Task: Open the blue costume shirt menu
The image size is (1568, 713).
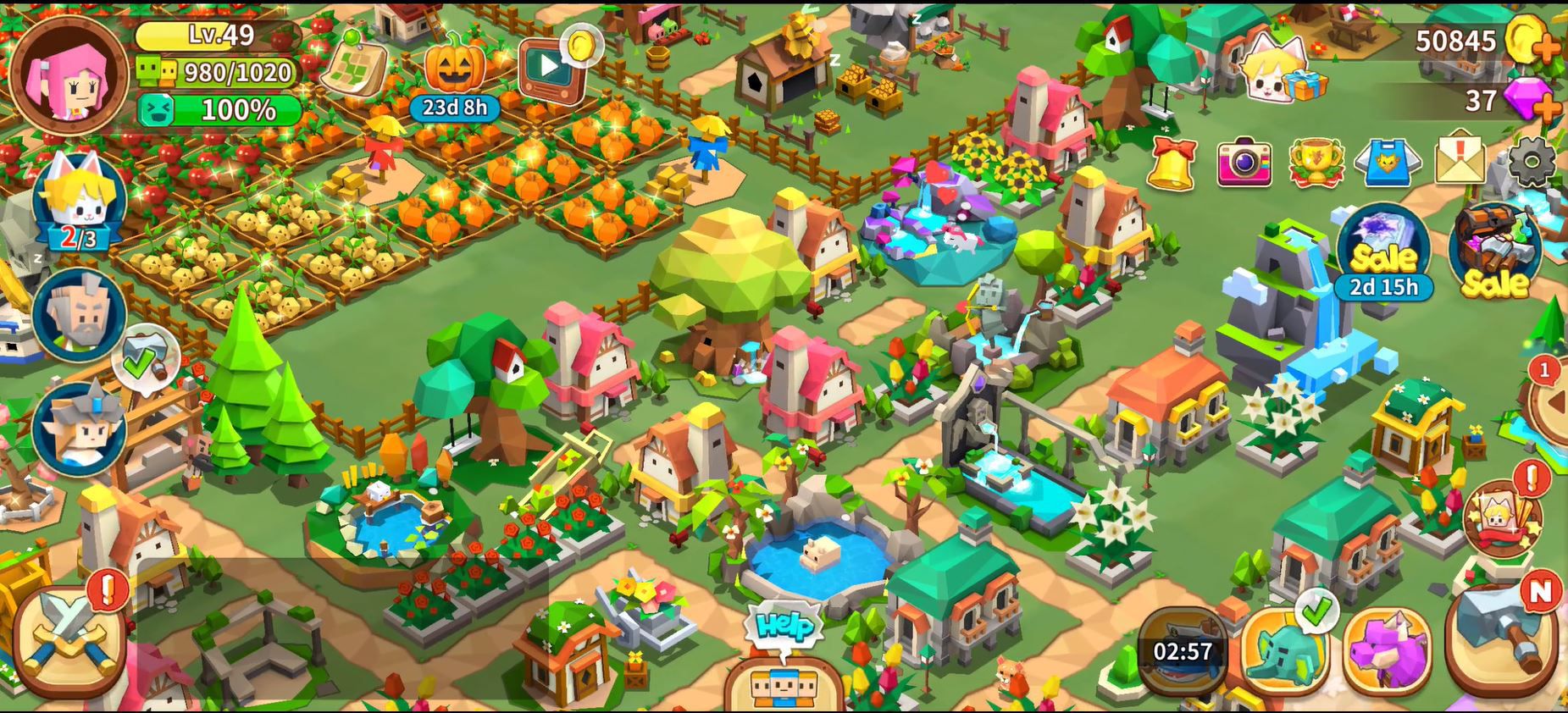Action: click(x=1387, y=162)
